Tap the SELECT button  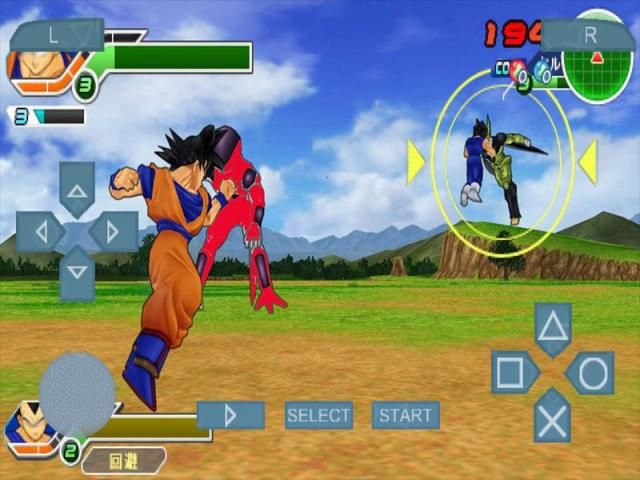click(x=319, y=415)
